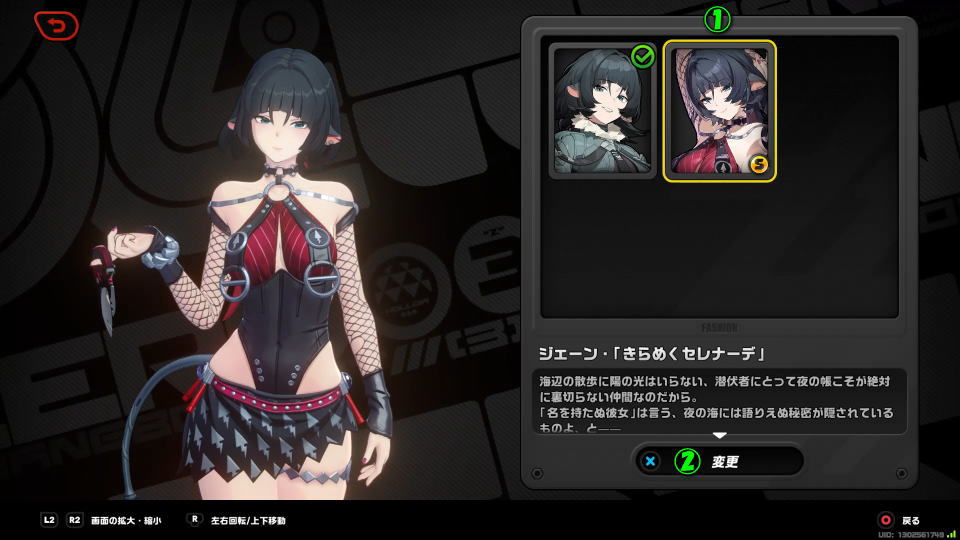The height and width of the screenshot is (540, 960).
Task: Expand the skin description down arrow
Action: tap(718, 435)
